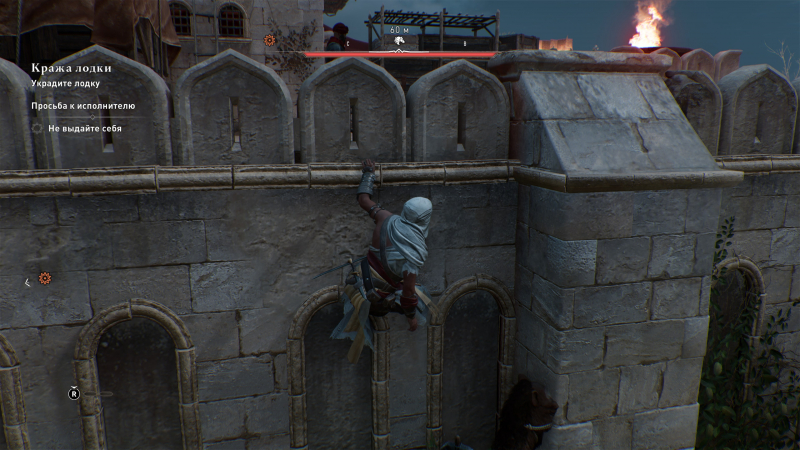Click the objective marker on the compass

tap(399, 44)
